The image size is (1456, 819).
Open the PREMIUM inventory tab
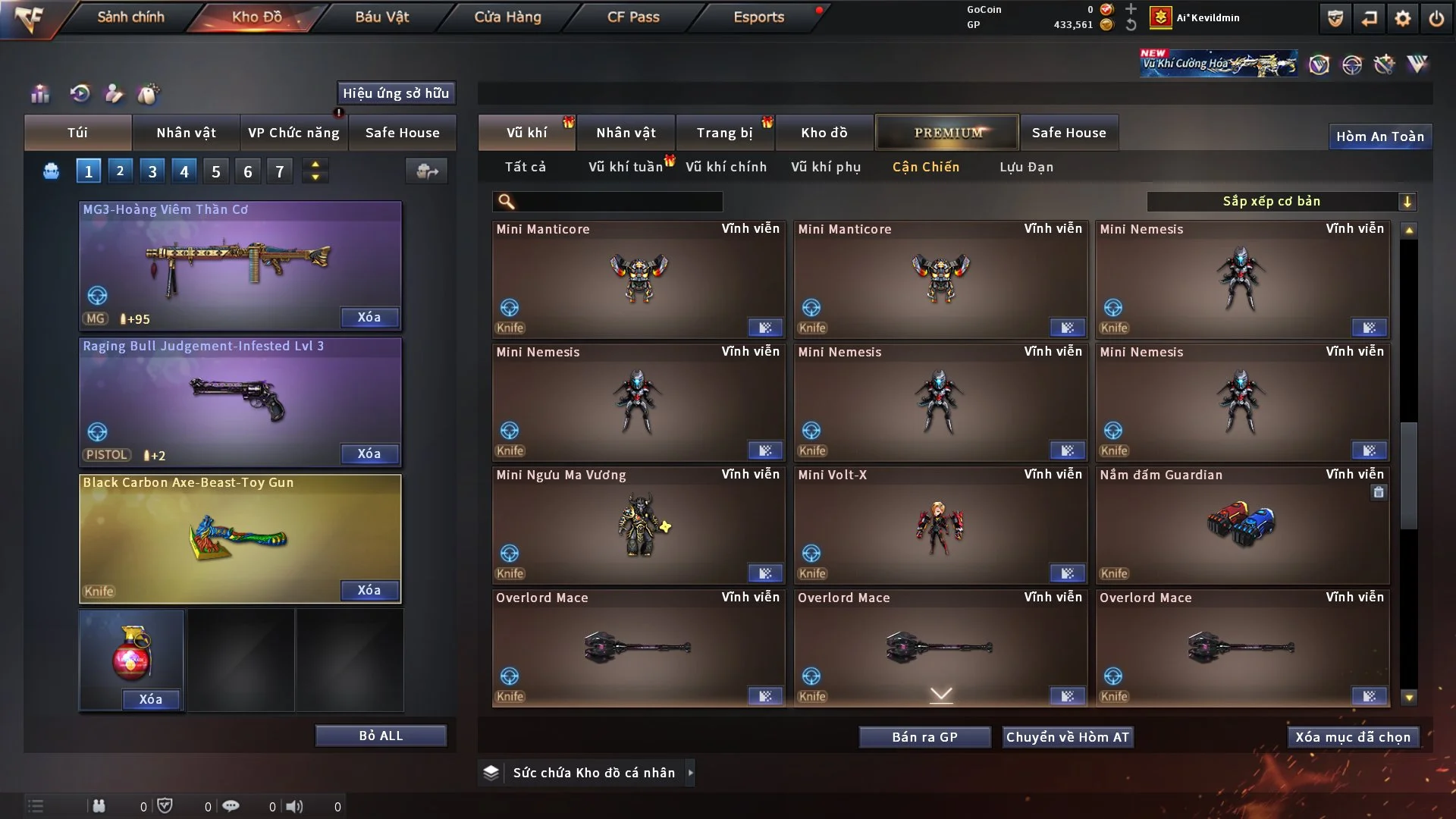947,133
